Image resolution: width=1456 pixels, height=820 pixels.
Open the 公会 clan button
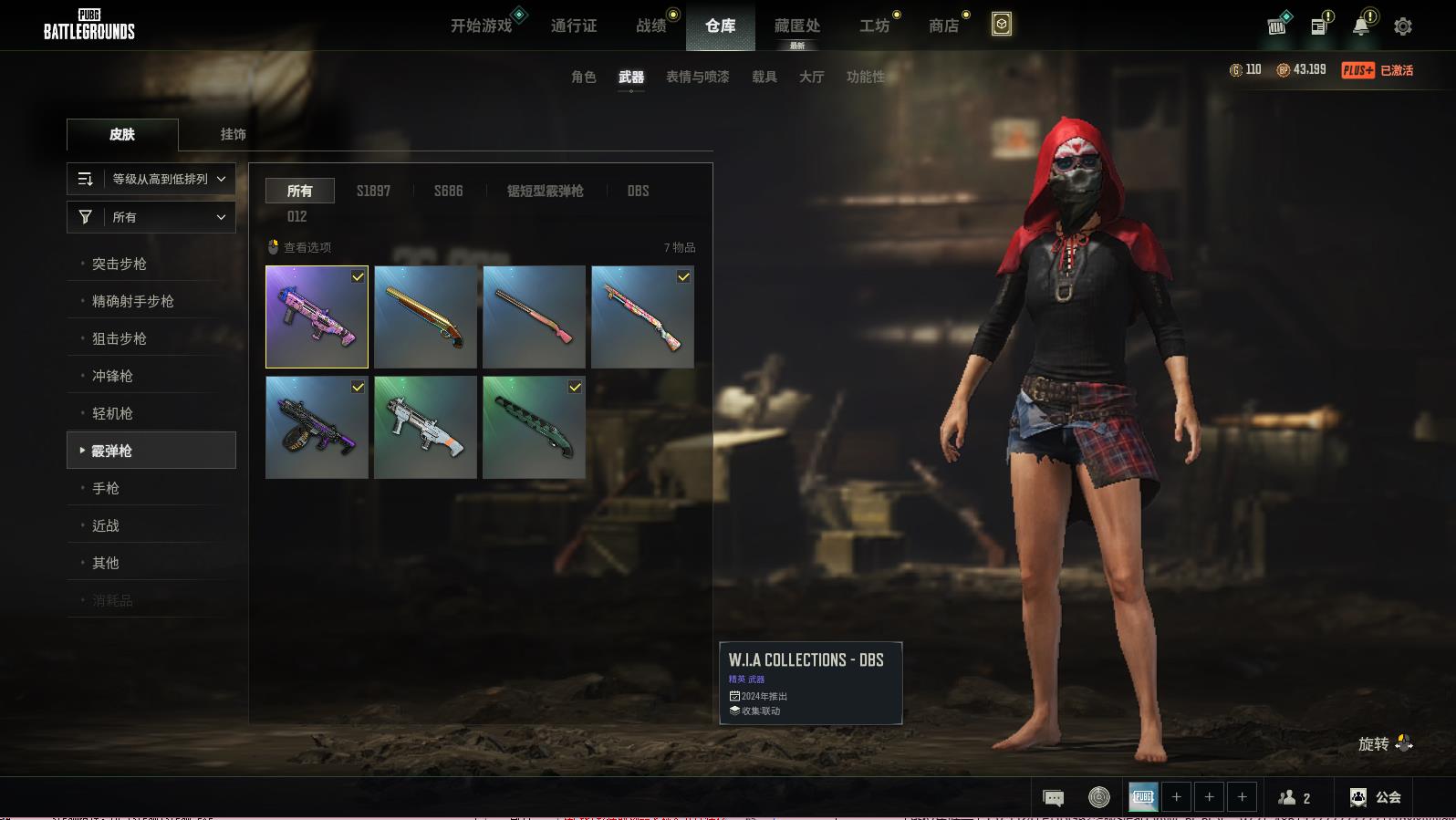(1376, 797)
